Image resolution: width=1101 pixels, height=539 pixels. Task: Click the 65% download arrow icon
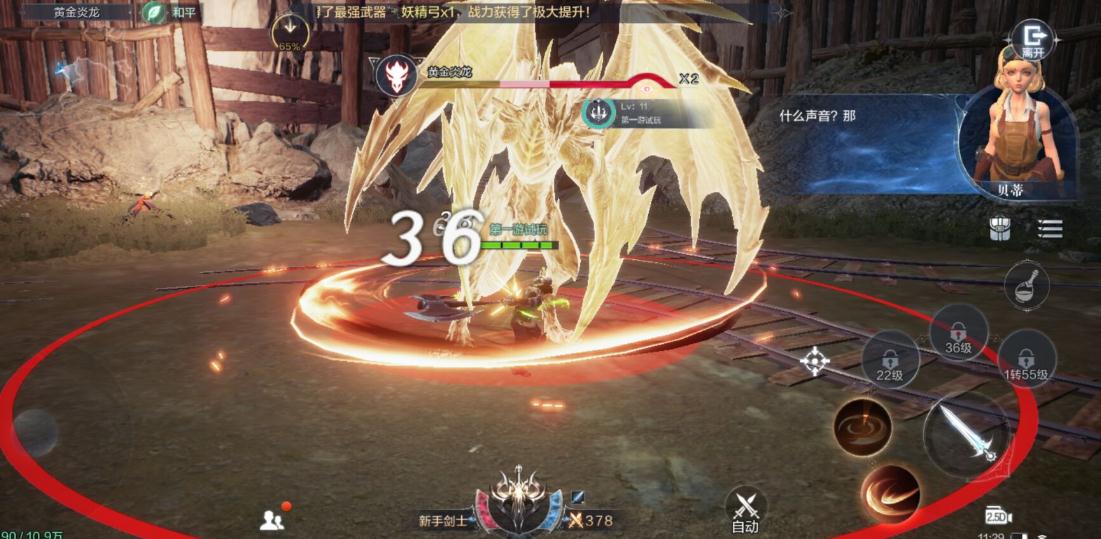290,33
